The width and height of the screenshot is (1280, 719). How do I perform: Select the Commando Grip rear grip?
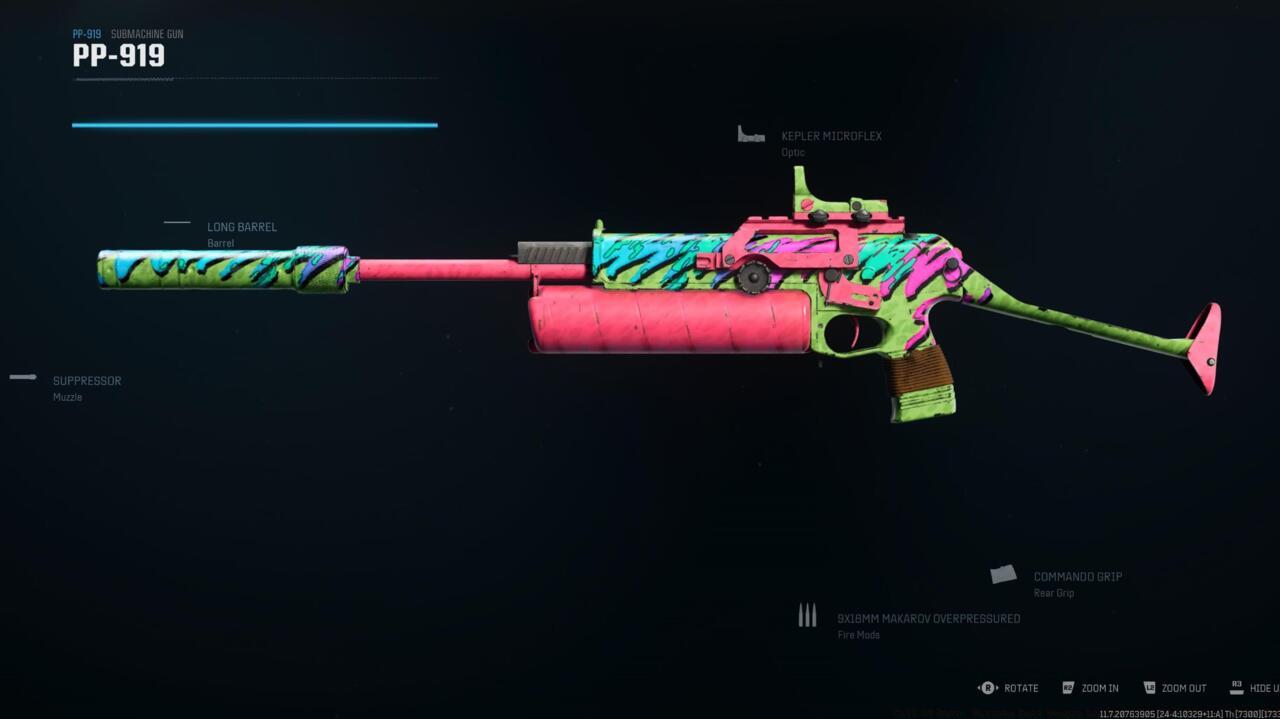pyautogui.click(x=1076, y=577)
